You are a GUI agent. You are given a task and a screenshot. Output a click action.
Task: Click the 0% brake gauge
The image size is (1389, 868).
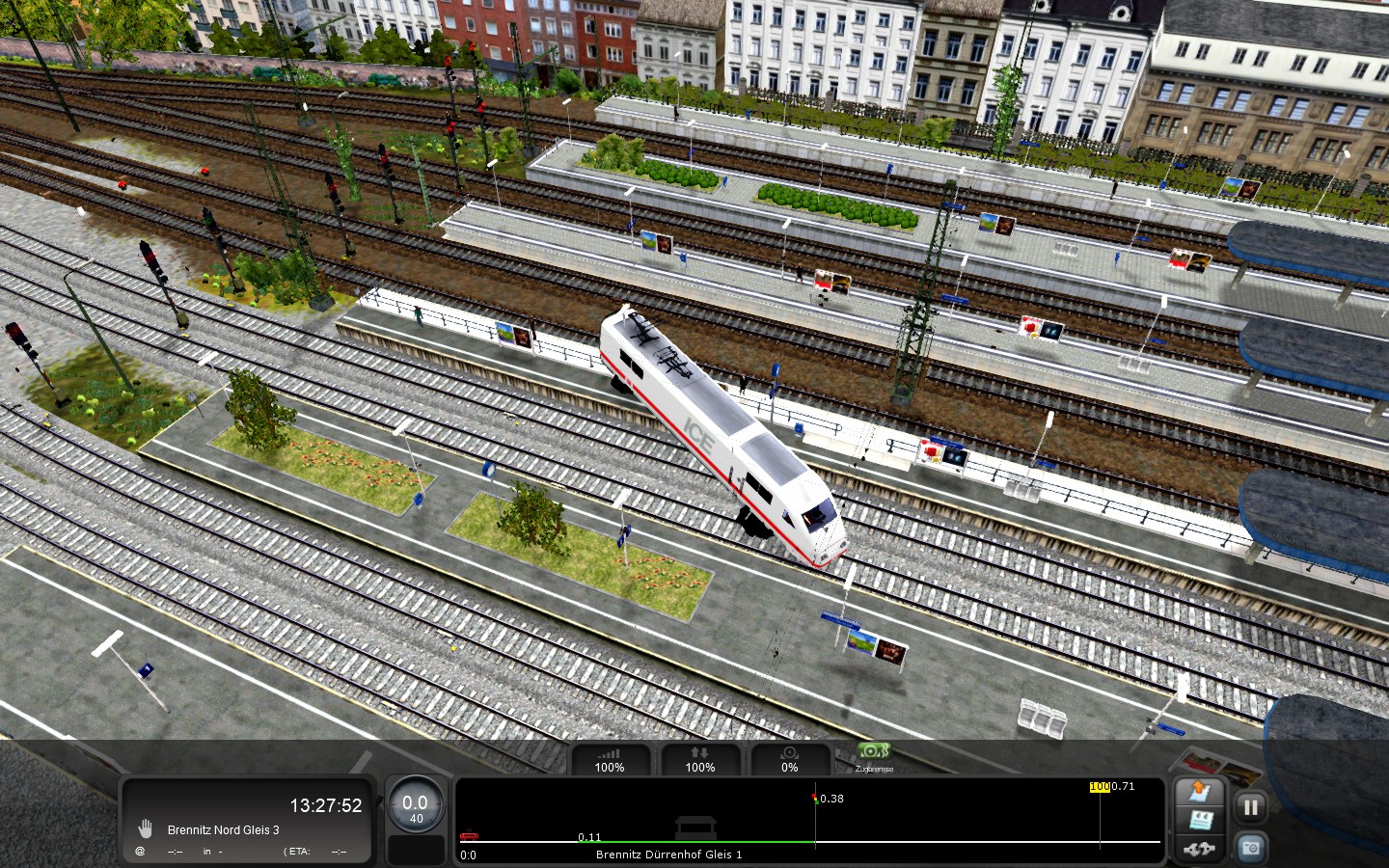pyautogui.click(x=789, y=759)
